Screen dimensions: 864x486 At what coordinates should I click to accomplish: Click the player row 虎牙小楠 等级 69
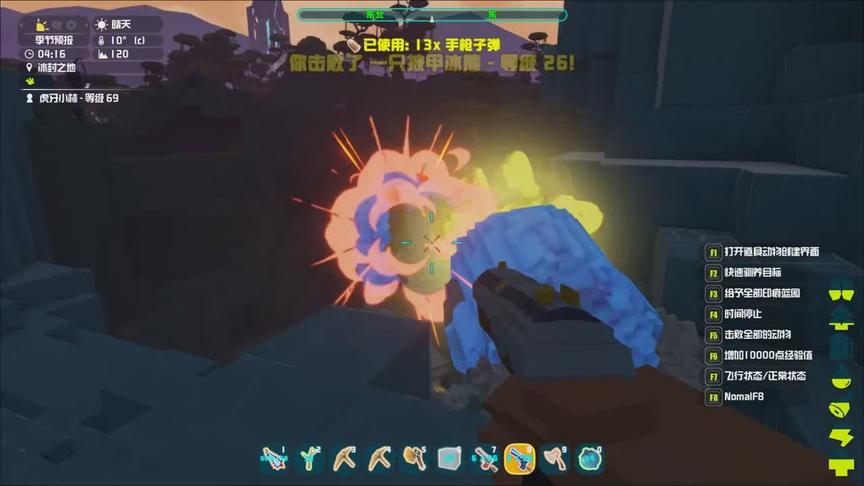tap(70, 98)
